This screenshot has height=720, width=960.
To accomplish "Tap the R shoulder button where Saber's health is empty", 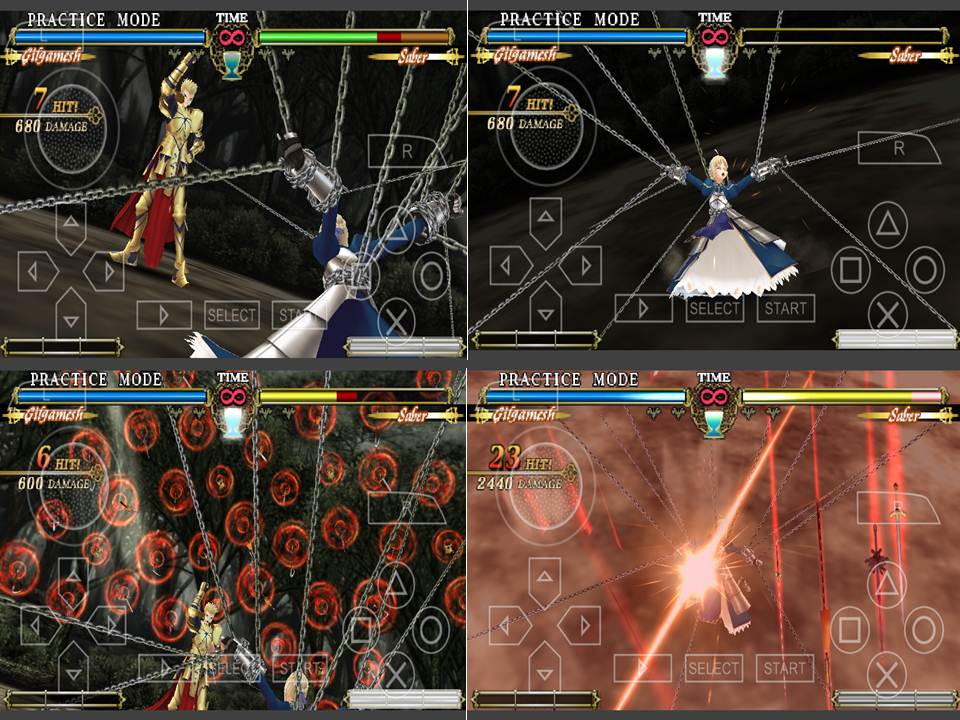I will 897,148.
